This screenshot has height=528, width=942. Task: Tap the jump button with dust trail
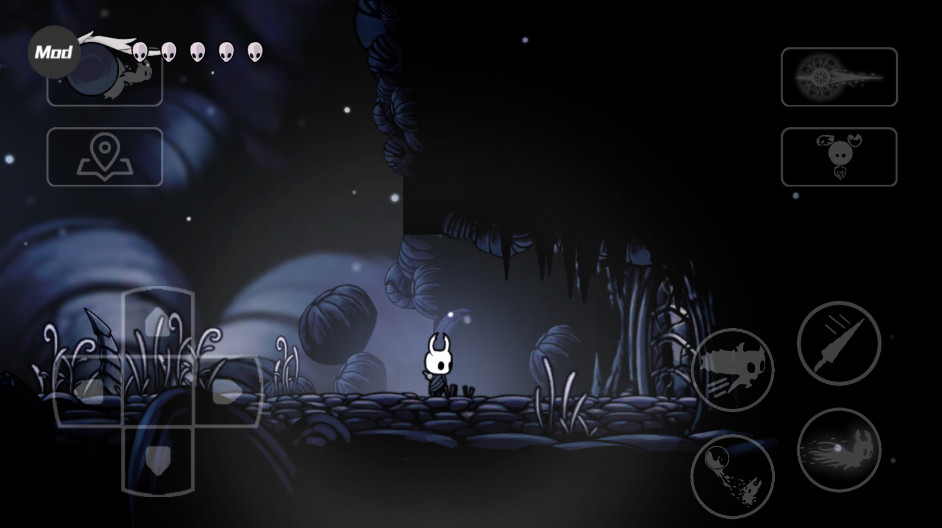tap(732, 475)
